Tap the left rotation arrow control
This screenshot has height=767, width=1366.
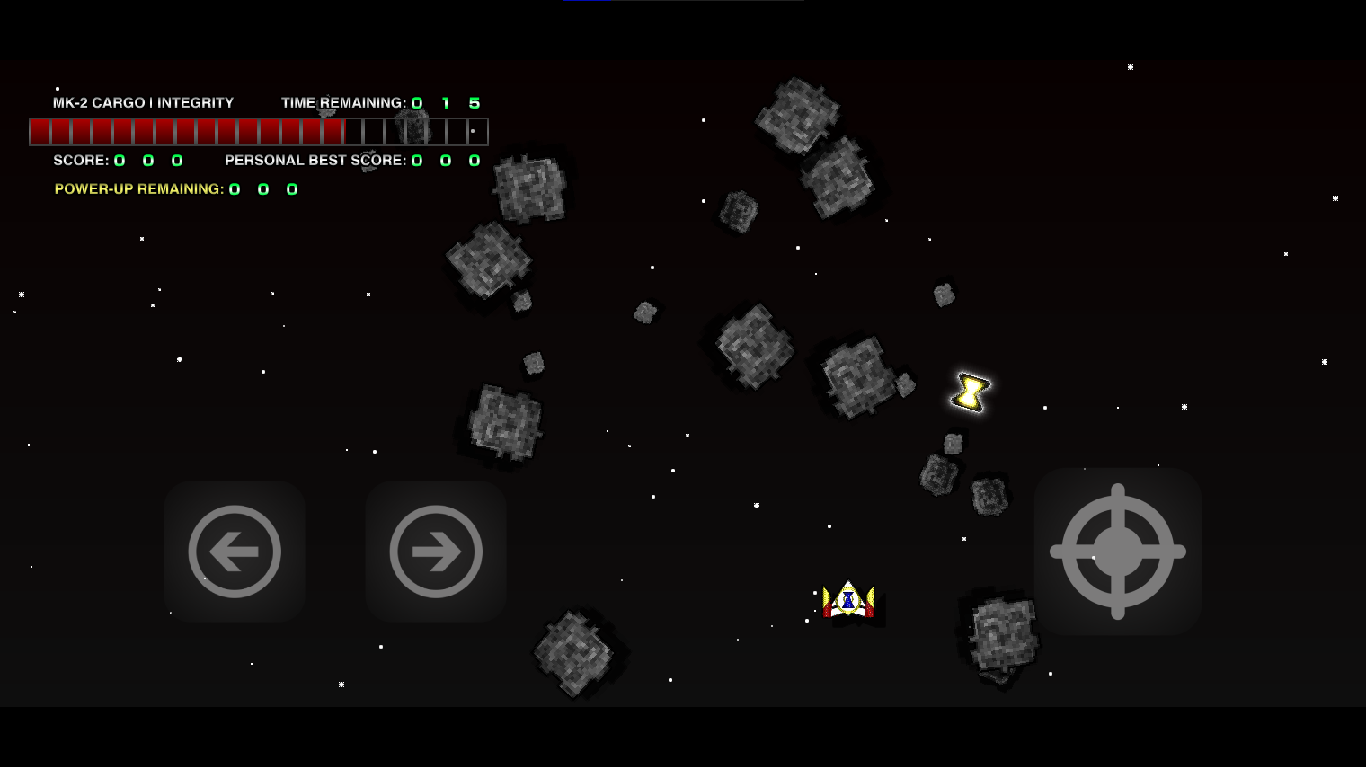(x=235, y=551)
